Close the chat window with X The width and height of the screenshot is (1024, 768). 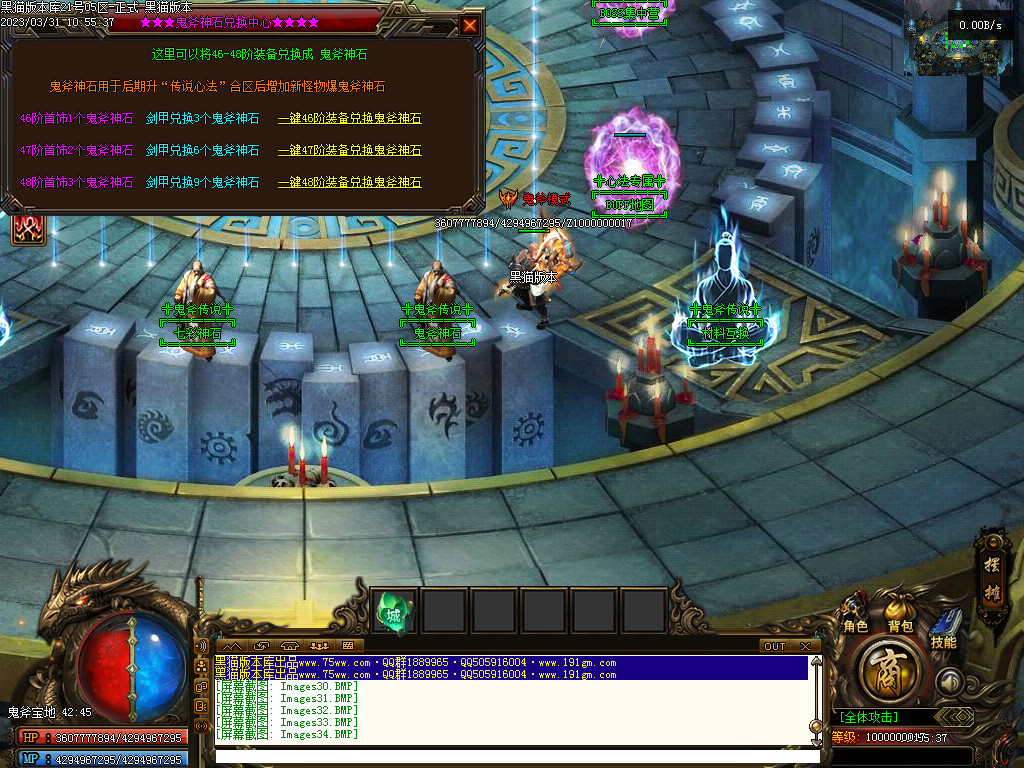805,646
